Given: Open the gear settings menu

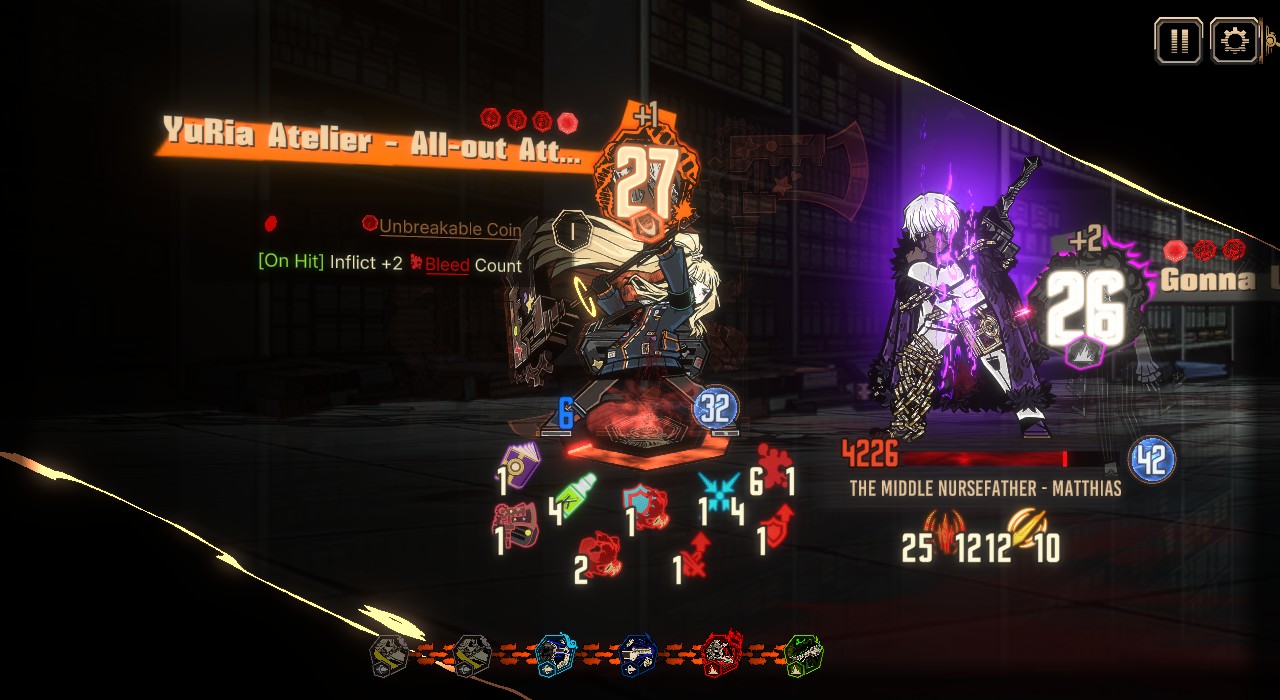Looking at the screenshot, I should [x=1235, y=41].
